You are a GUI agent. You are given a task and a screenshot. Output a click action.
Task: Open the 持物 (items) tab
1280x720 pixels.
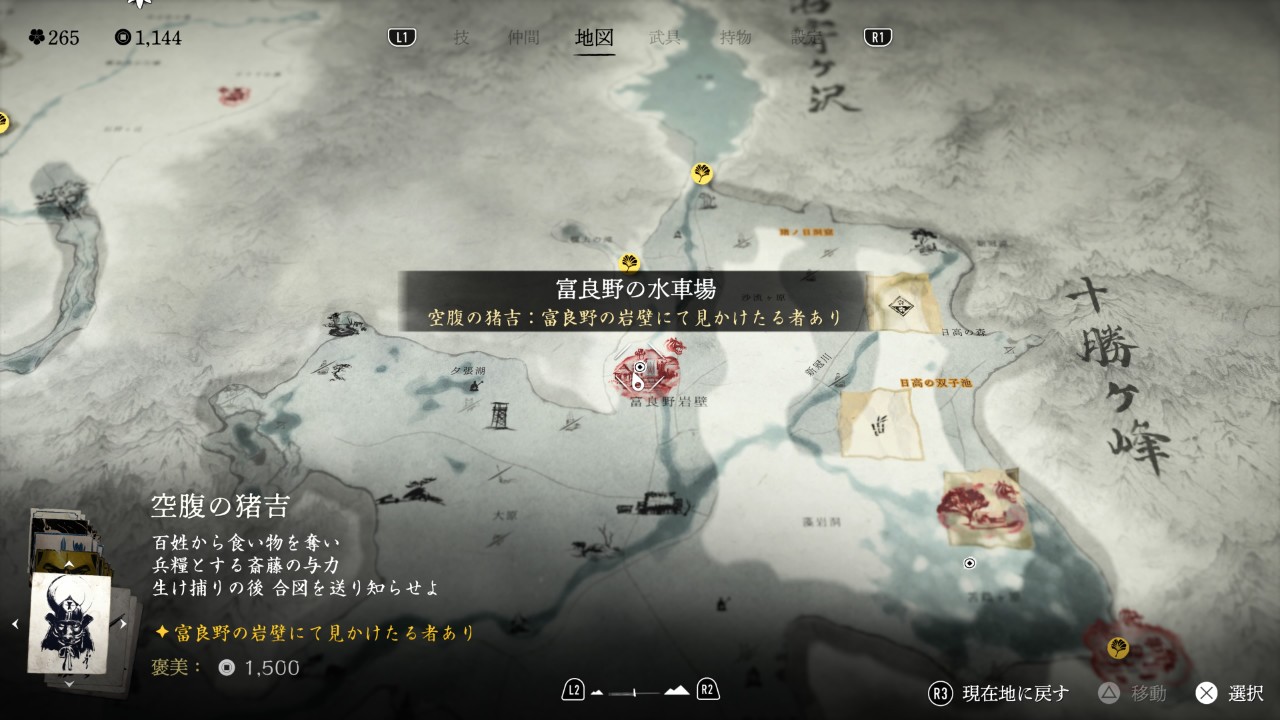[735, 38]
